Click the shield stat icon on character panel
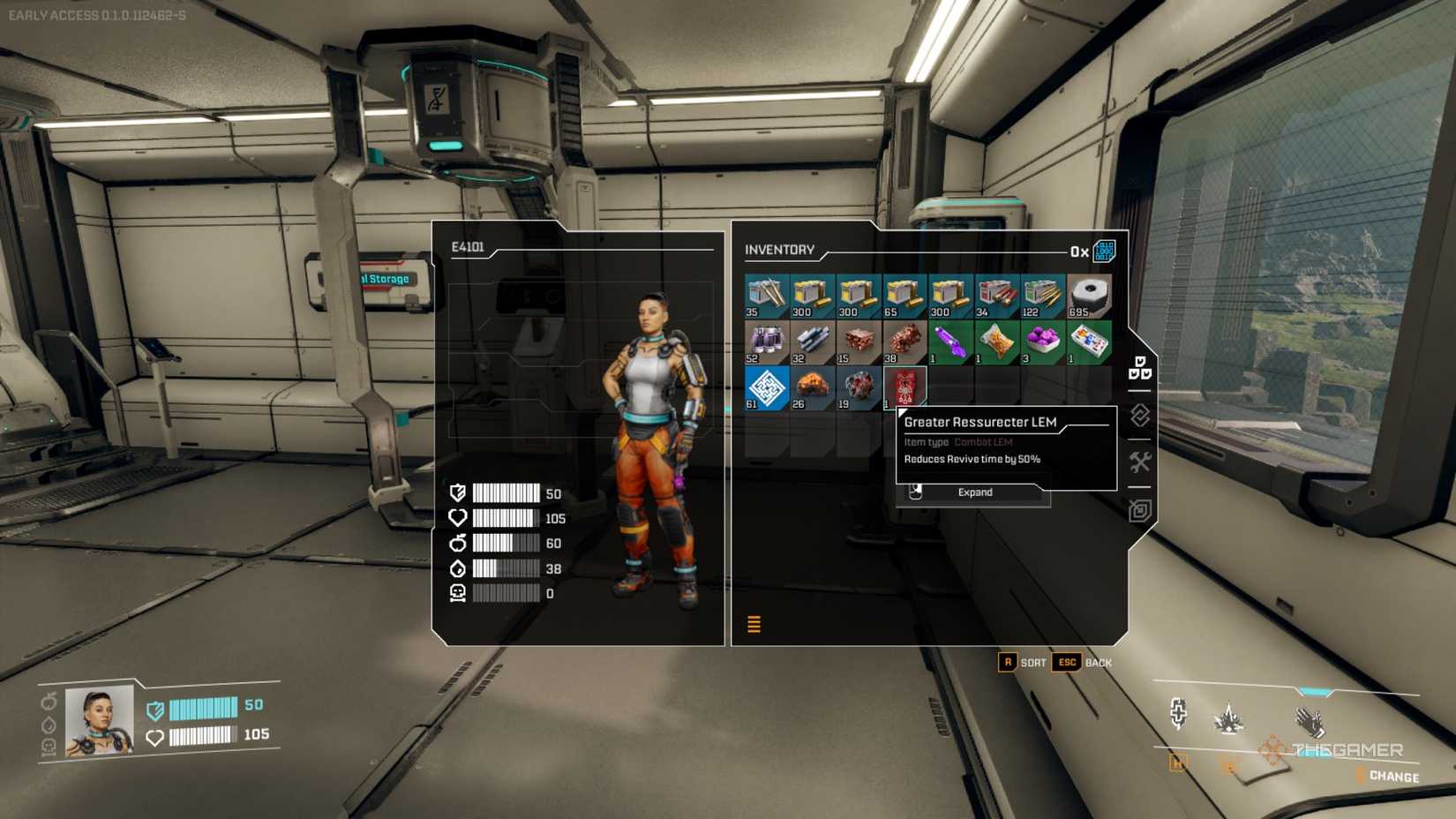This screenshot has width=1456, height=819. [x=456, y=493]
